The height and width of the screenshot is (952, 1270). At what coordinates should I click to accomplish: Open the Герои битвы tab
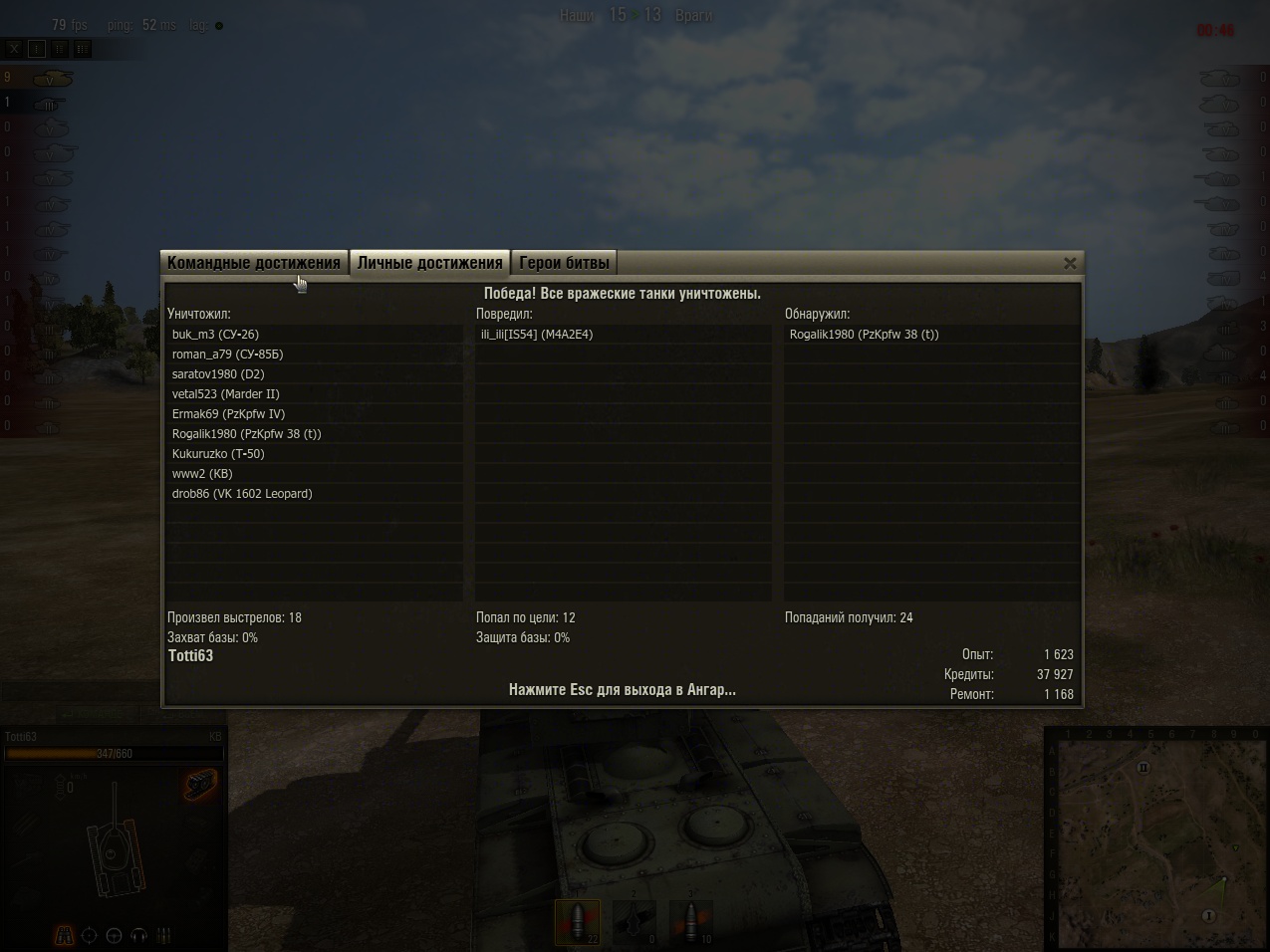564,263
